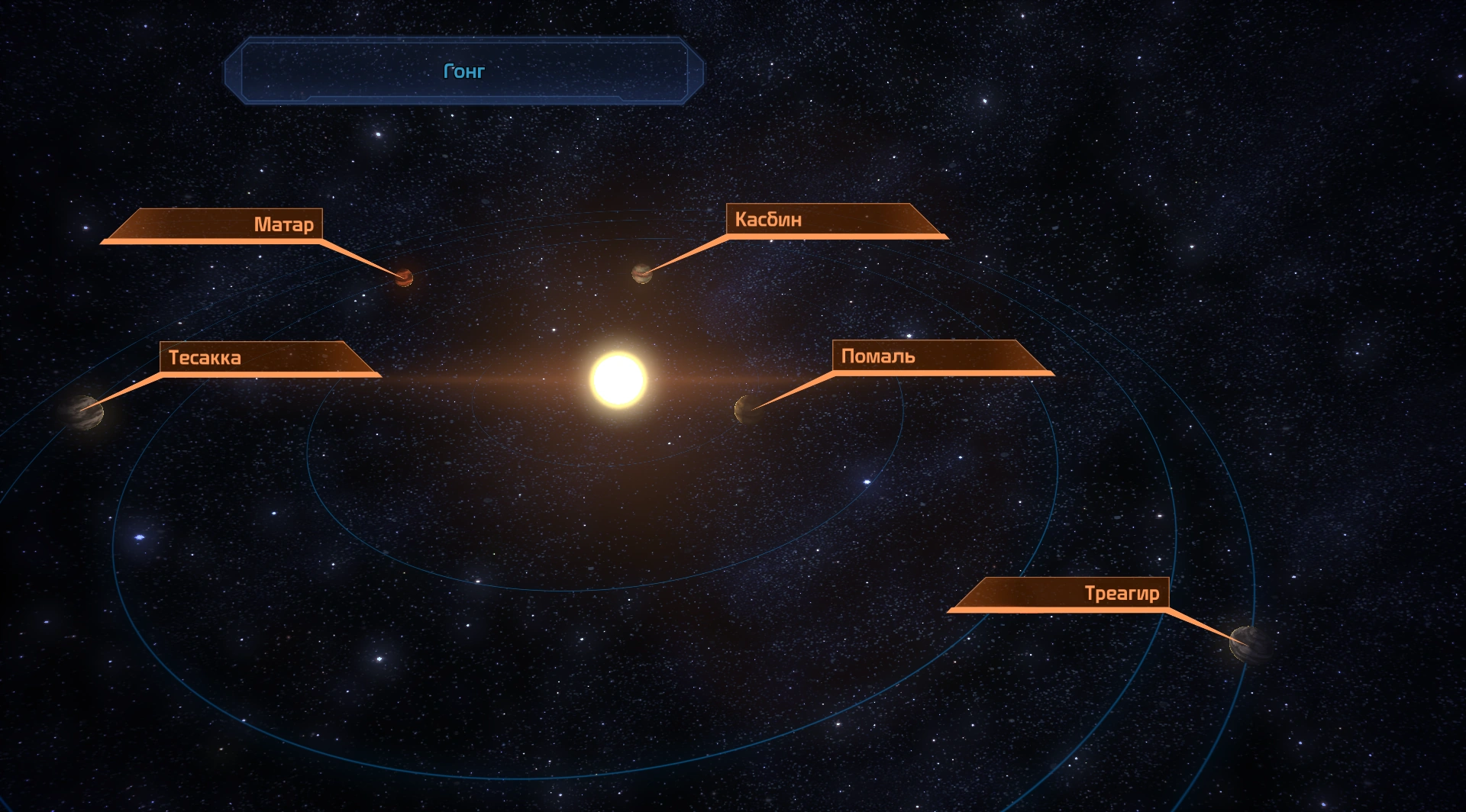Viewport: 1466px width, 812px height.
Task: Click the Тесакка planet label
Action: pos(205,357)
